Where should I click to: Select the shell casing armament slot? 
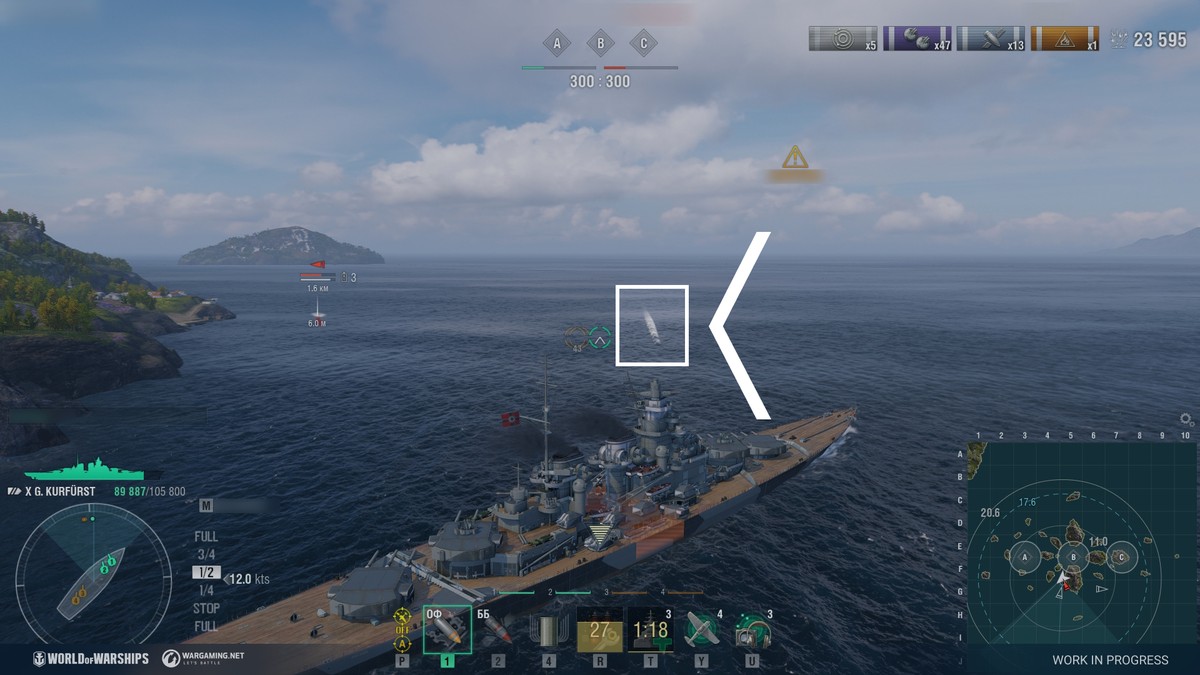pyautogui.click(x=548, y=630)
